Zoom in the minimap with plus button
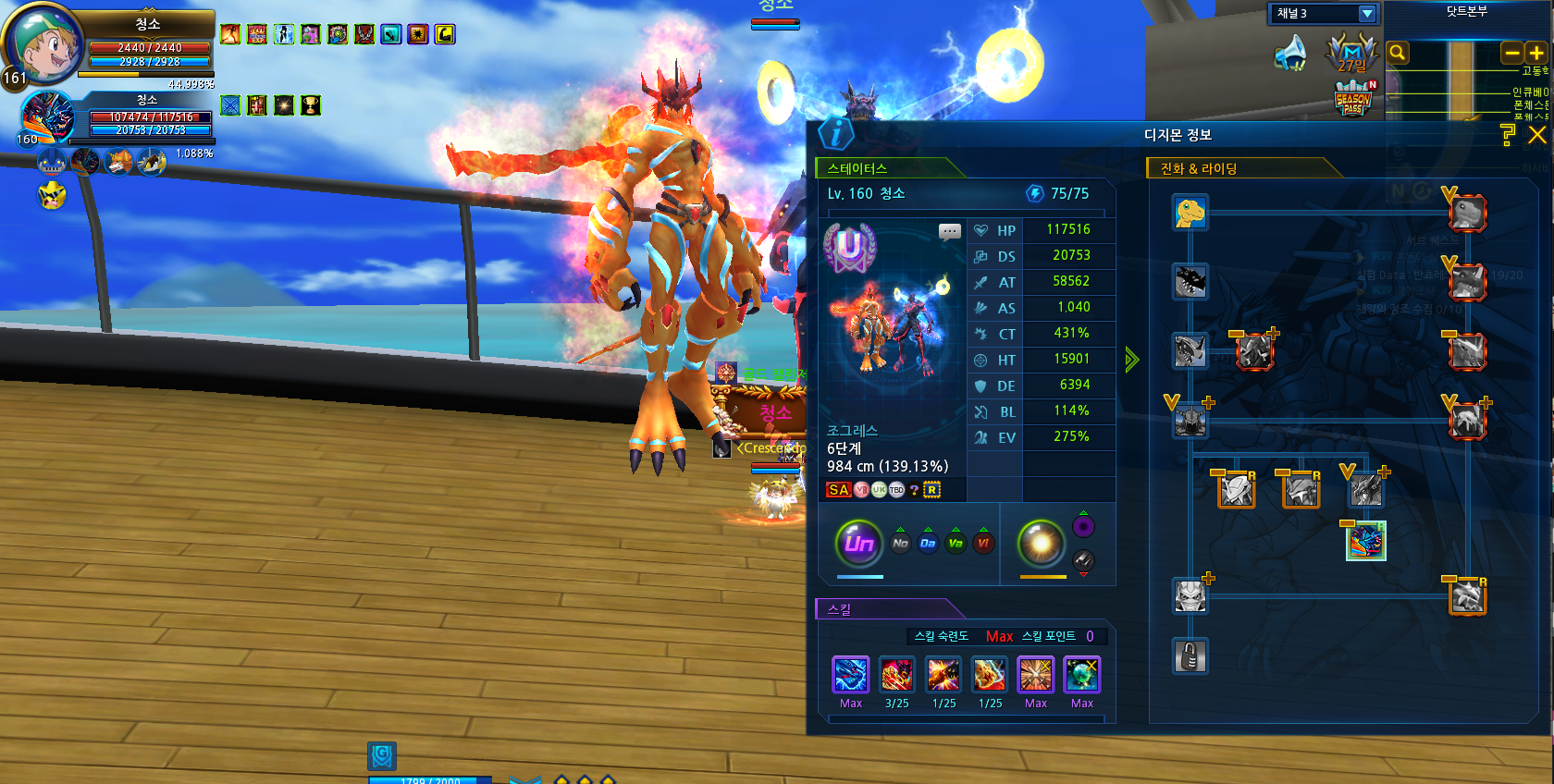This screenshot has width=1554, height=784. 1536,54
